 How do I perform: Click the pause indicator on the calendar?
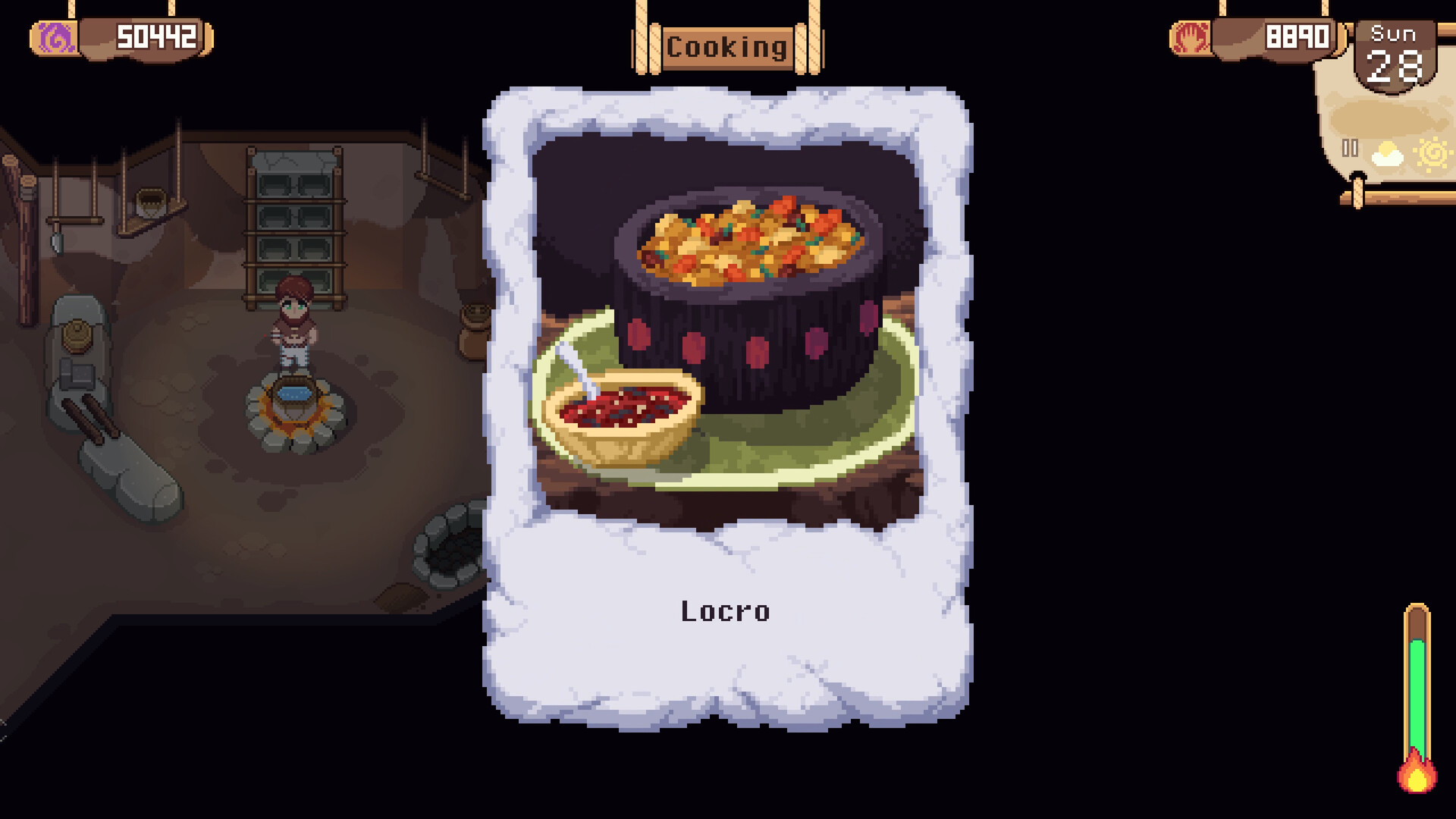tap(1349, 149)
